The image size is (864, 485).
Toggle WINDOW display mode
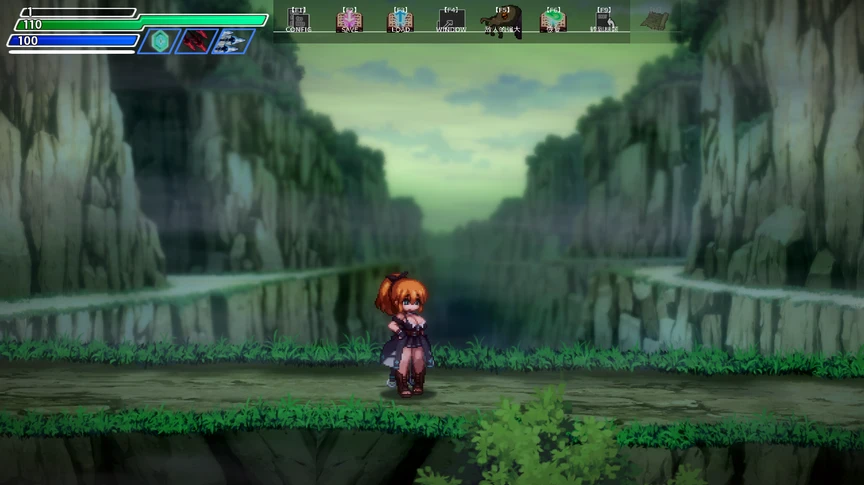coord(451,20)
